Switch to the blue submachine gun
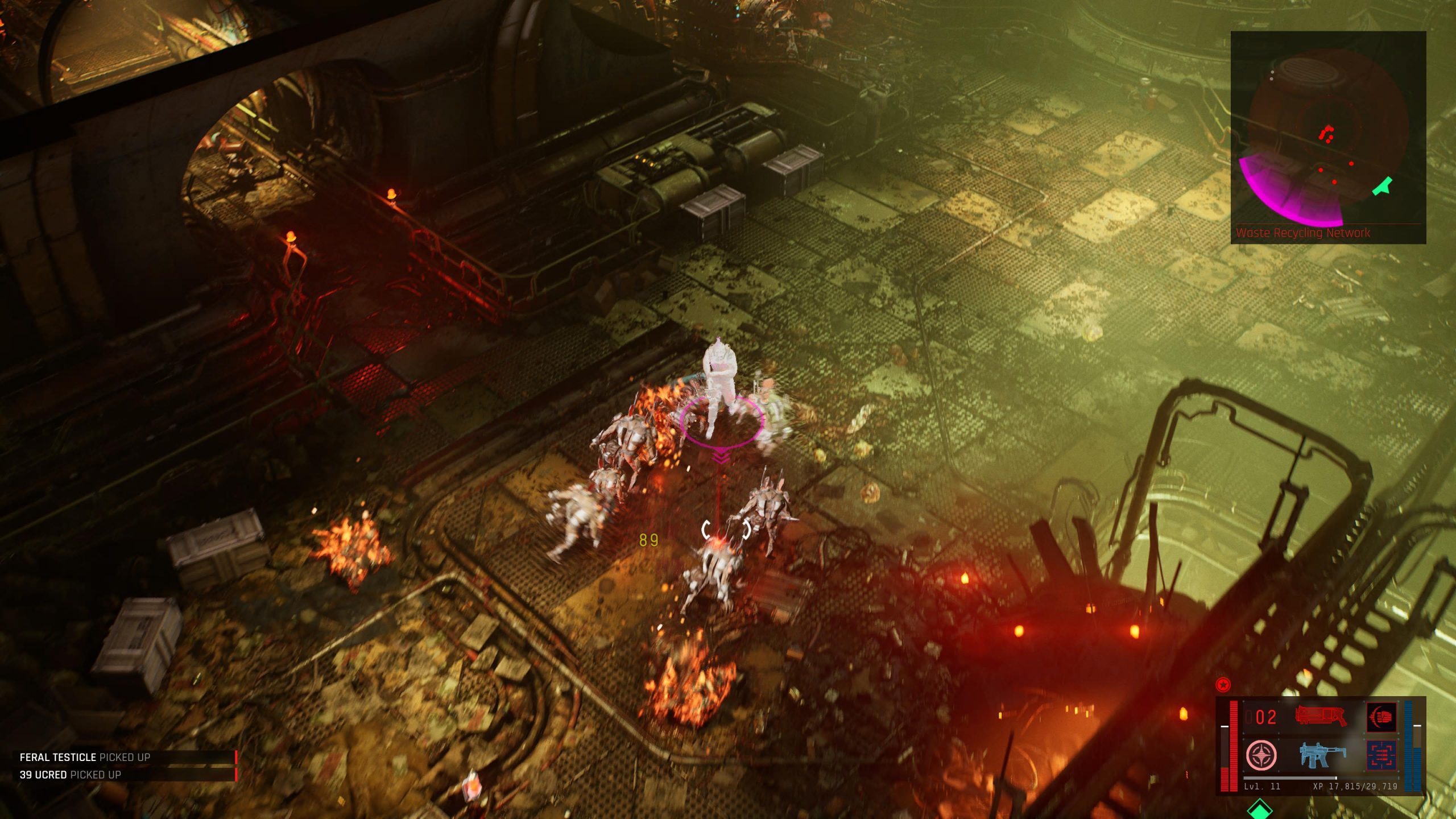This screenshot has width=1456, height=819. click(1323, 755)
